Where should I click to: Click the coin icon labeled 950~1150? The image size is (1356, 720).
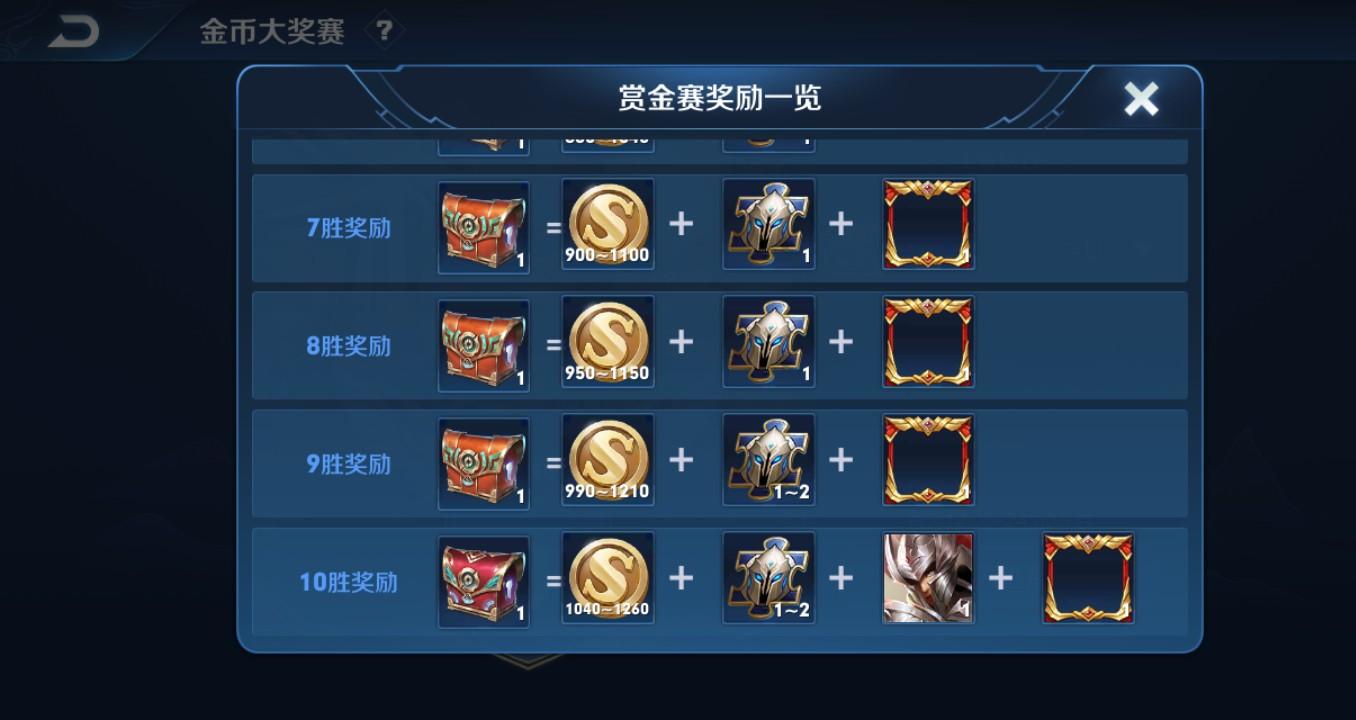pos(607,340)
